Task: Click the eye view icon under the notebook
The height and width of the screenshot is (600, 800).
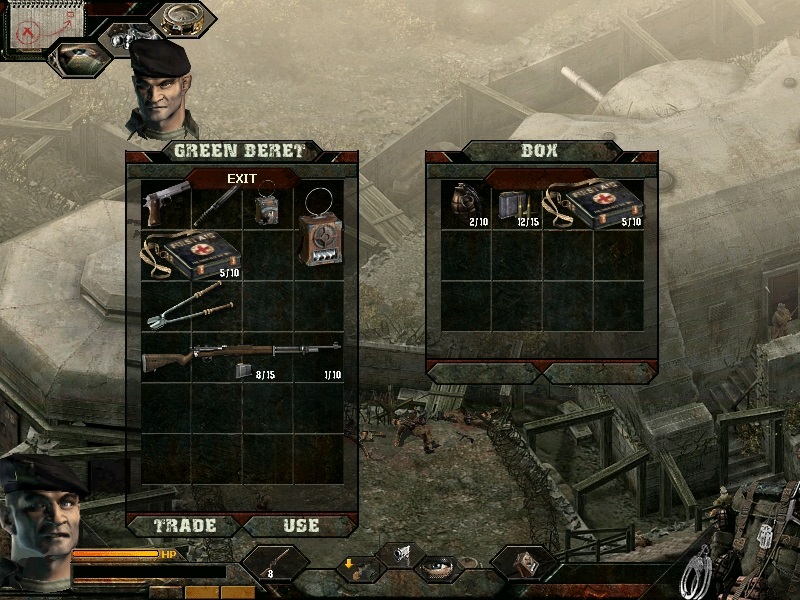Action: [80, 58]
